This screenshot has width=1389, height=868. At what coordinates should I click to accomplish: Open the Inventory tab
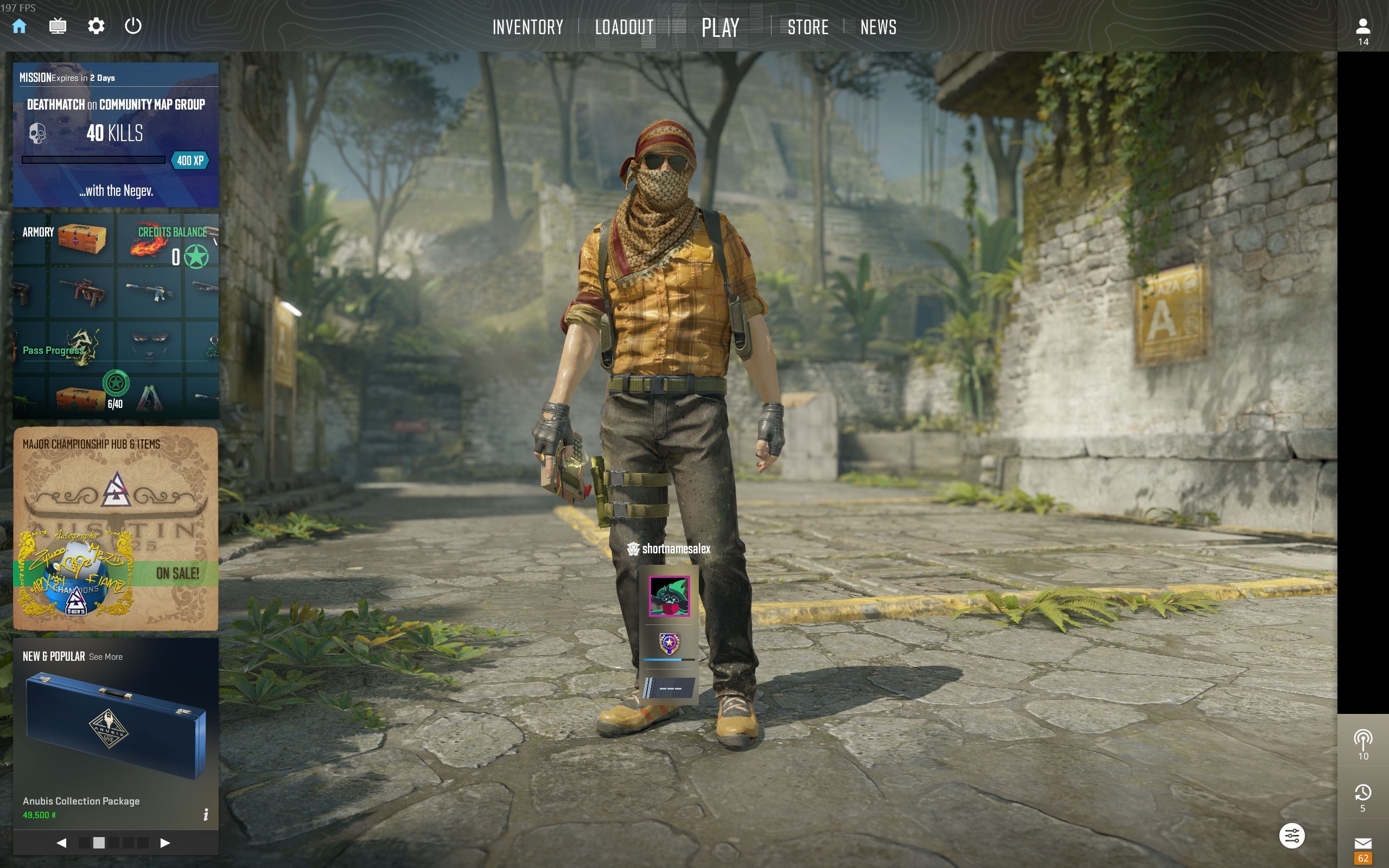[x=527, y=27]
